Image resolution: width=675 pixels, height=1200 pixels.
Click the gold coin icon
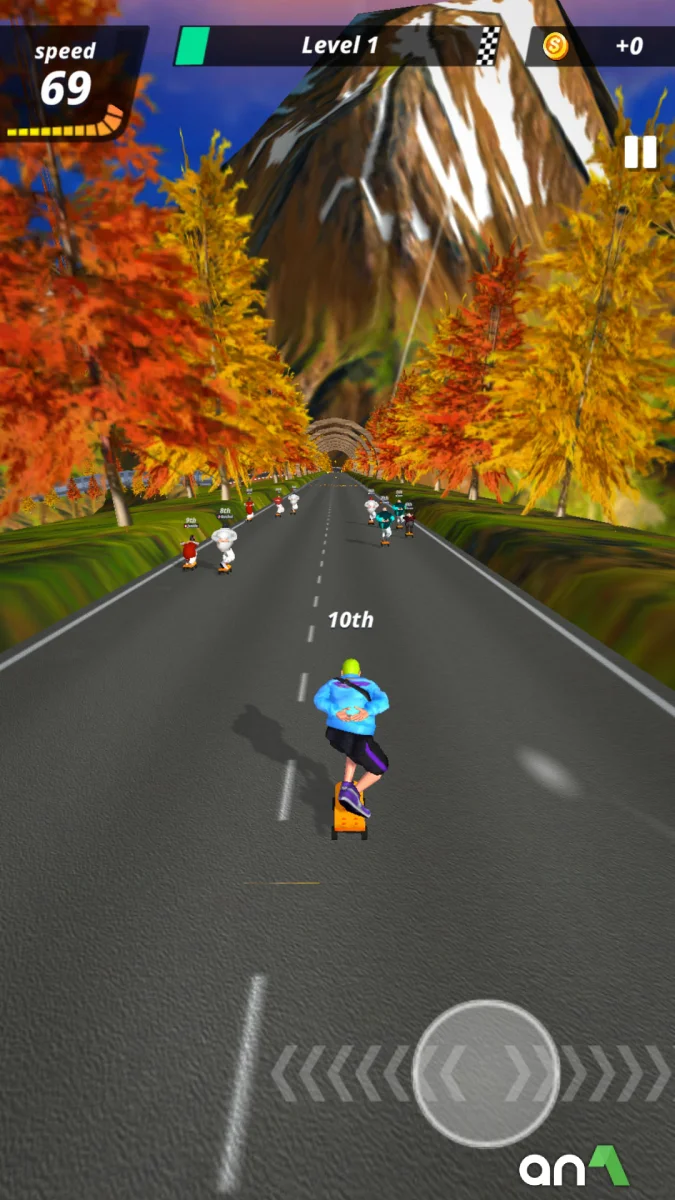pos(555,46)
